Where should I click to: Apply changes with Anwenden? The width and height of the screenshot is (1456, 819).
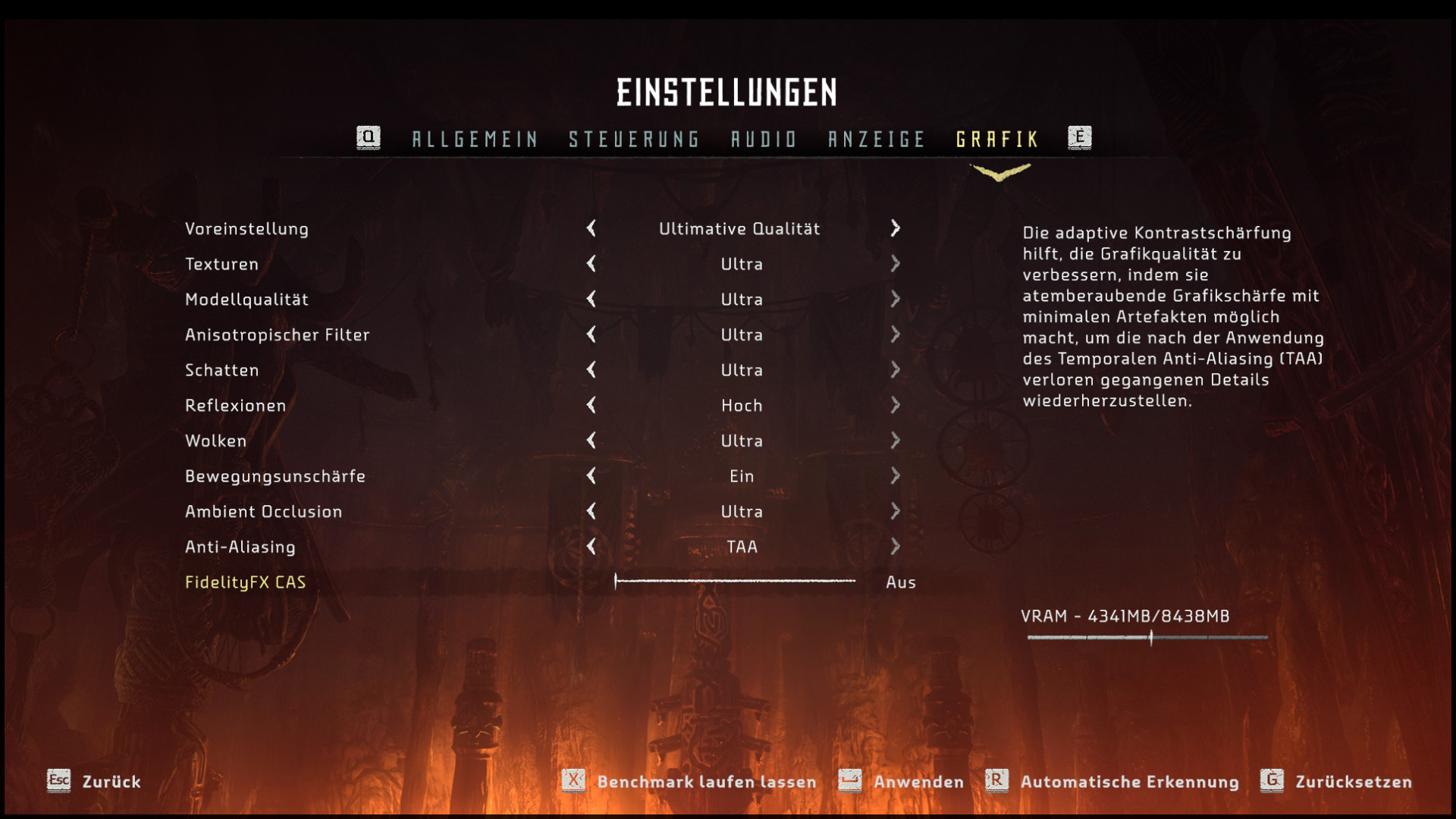pyautogui.click(x=901, y=782)
